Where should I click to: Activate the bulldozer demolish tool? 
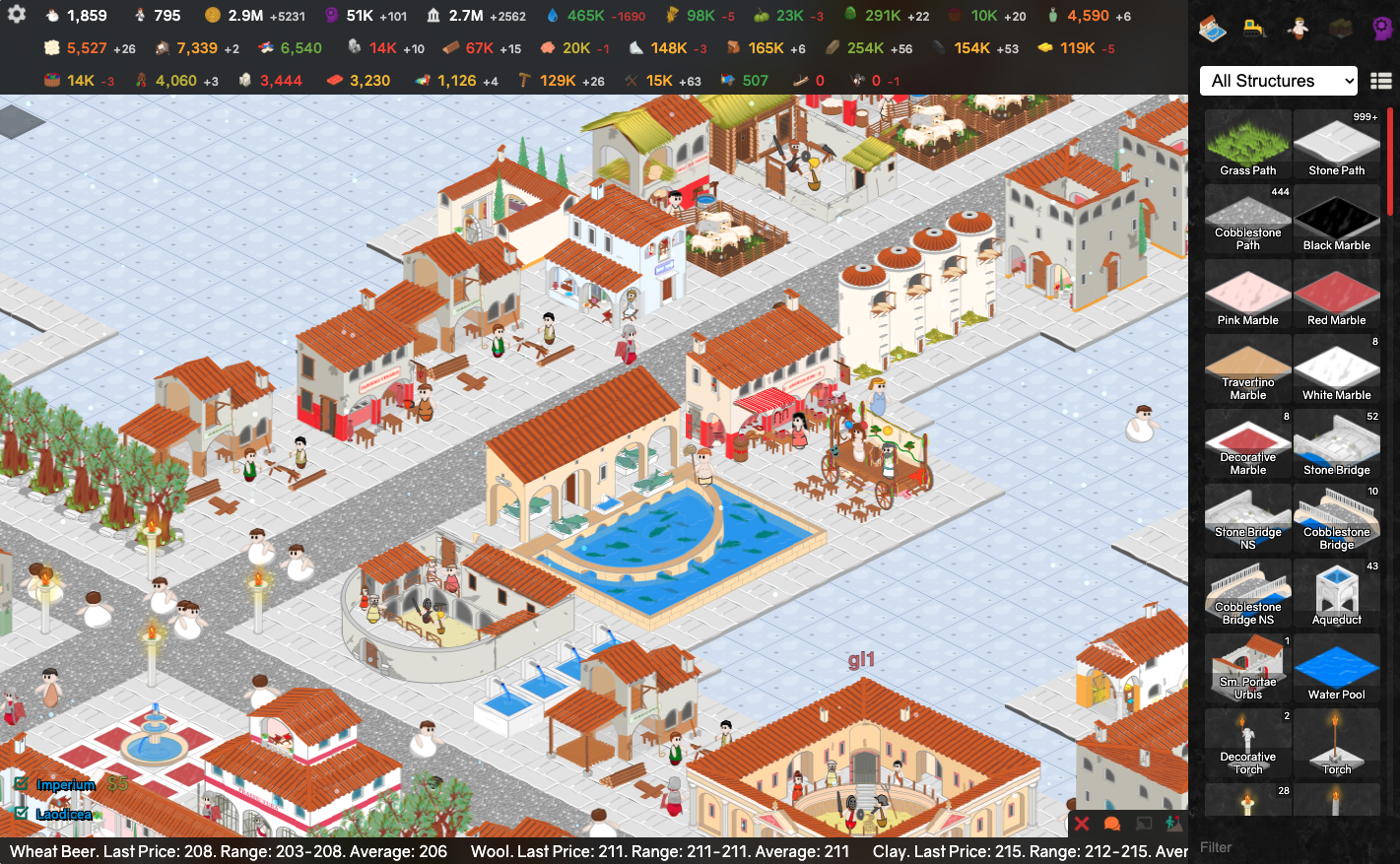1254,29
